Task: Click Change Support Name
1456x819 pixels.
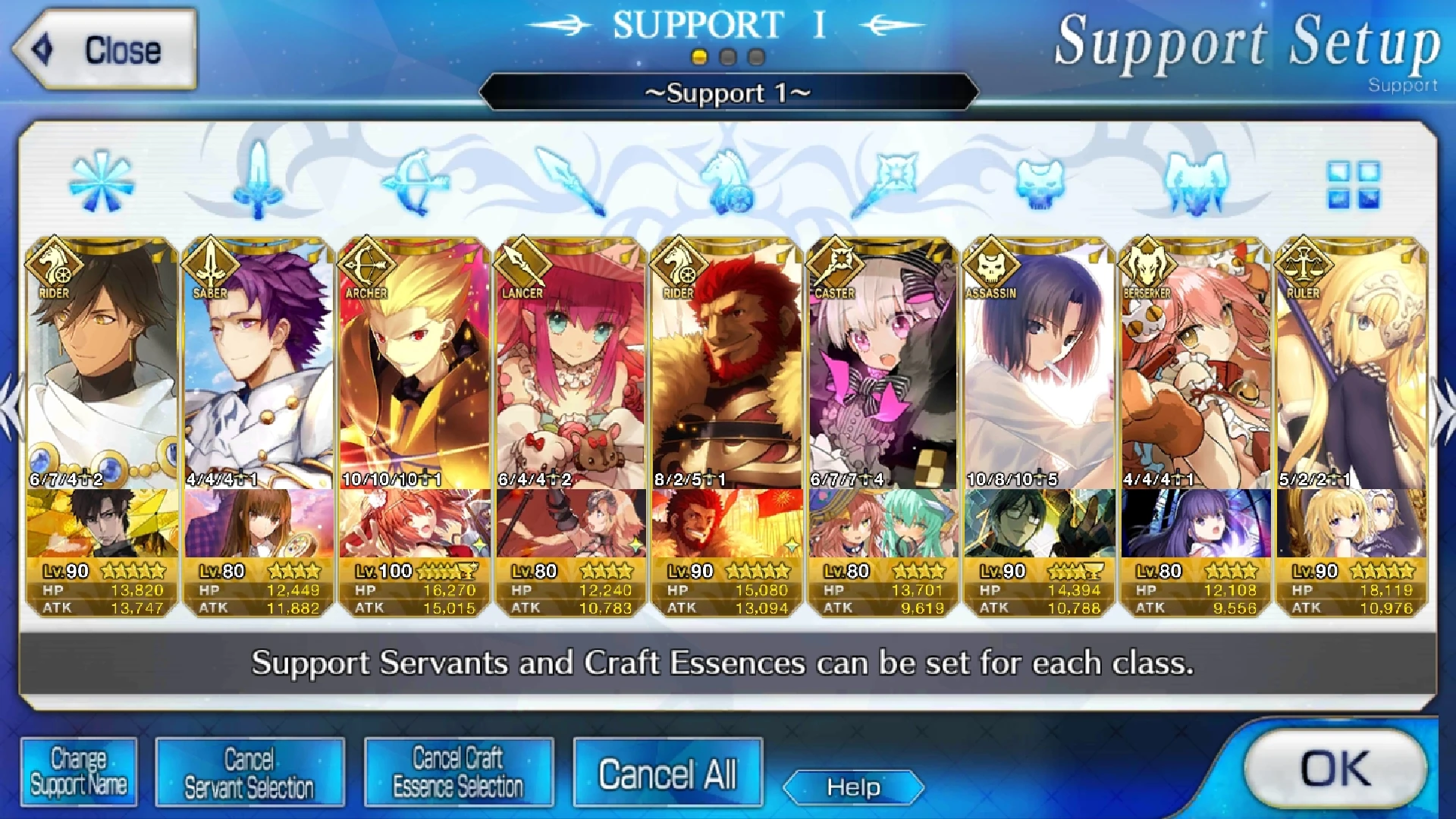Action: tap(79, 771)
